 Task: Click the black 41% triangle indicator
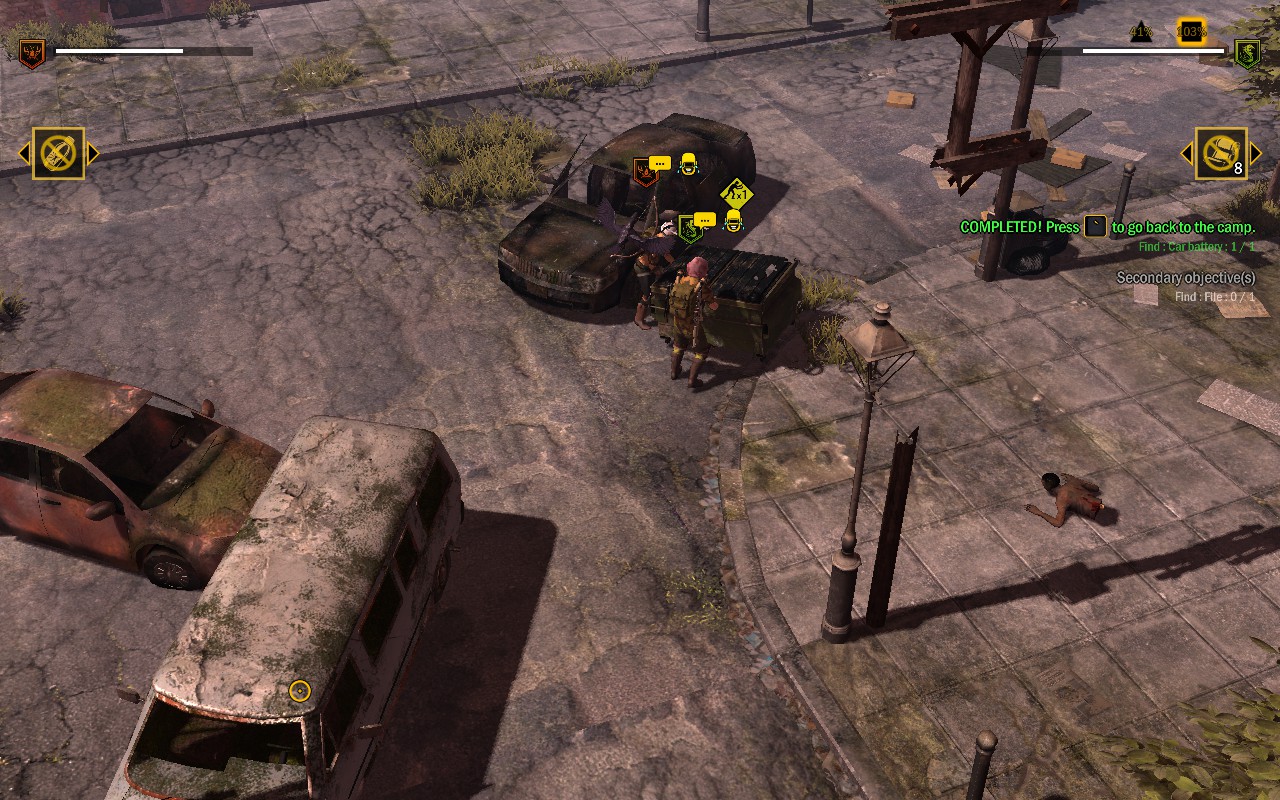(x=1142, y=31)
